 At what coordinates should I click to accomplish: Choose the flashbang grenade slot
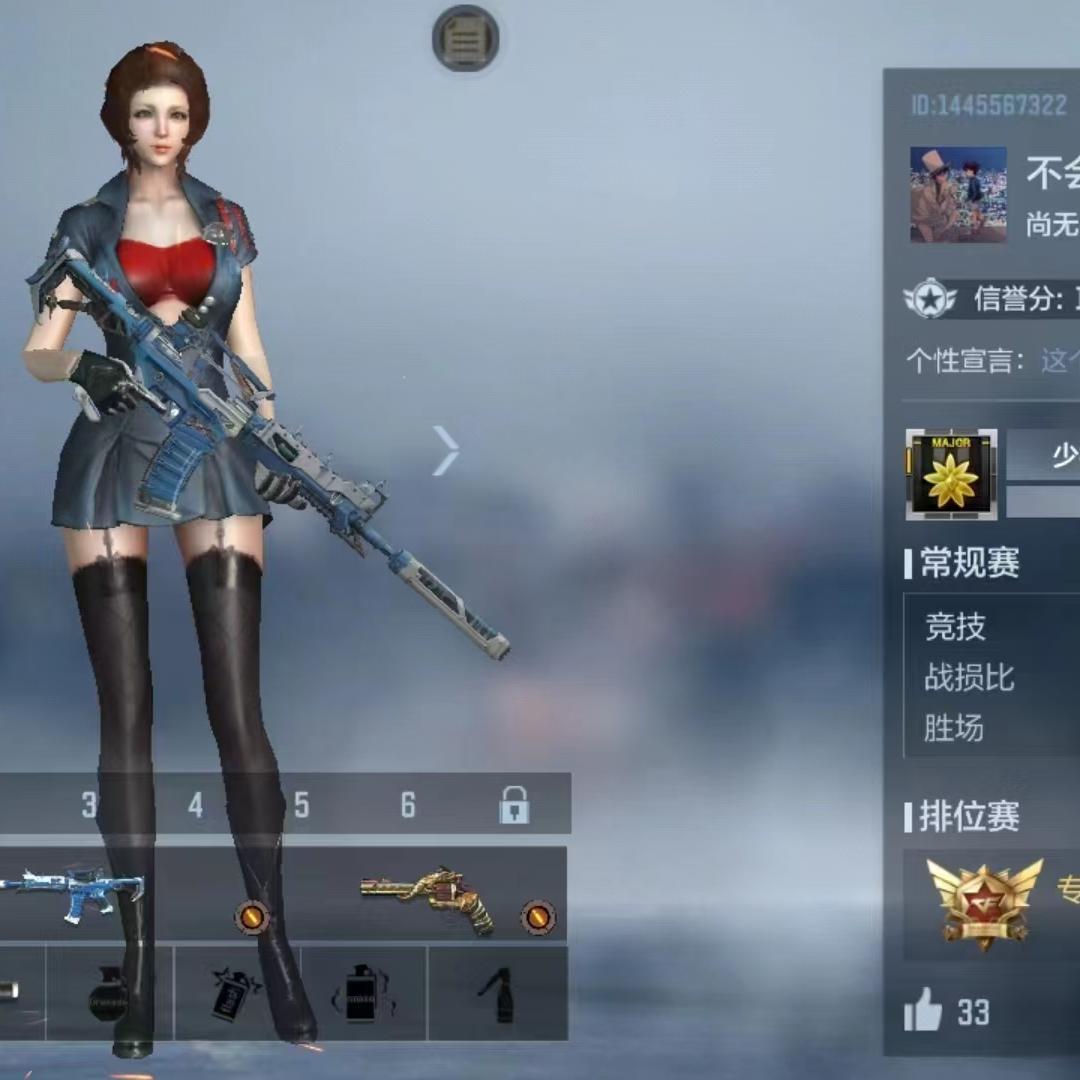(x=237, y=995)
